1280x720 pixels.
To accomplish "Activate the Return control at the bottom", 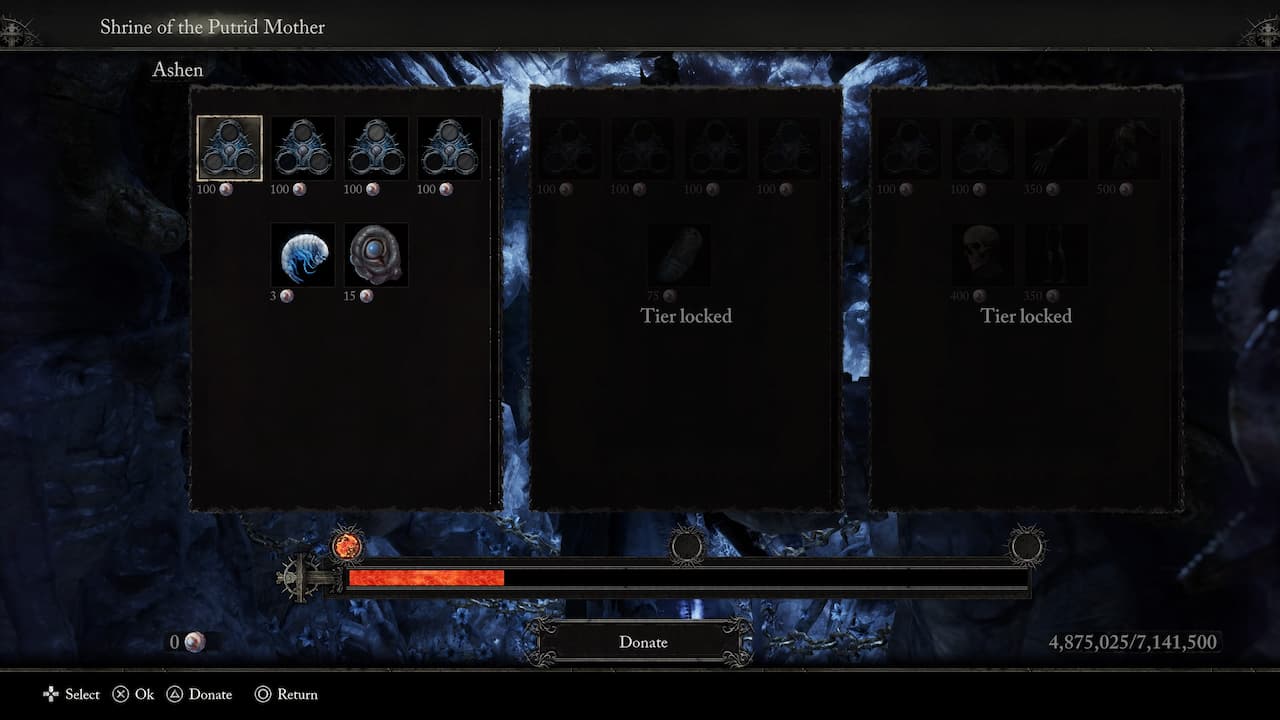I will (x=287, y=694).
